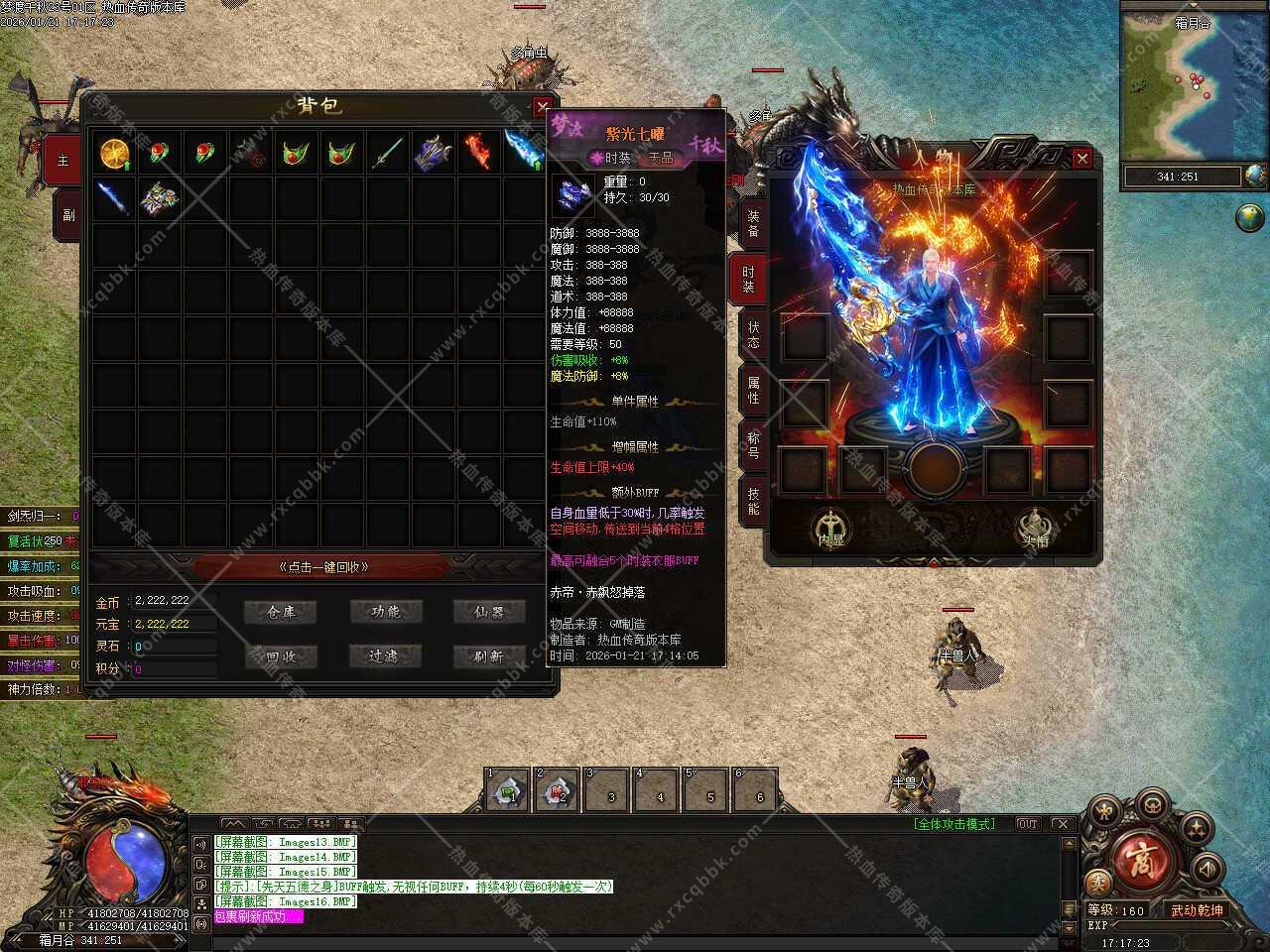Switch to the 装备 equipment tab
Screen dimensions: 1270x952
point(752,222)
